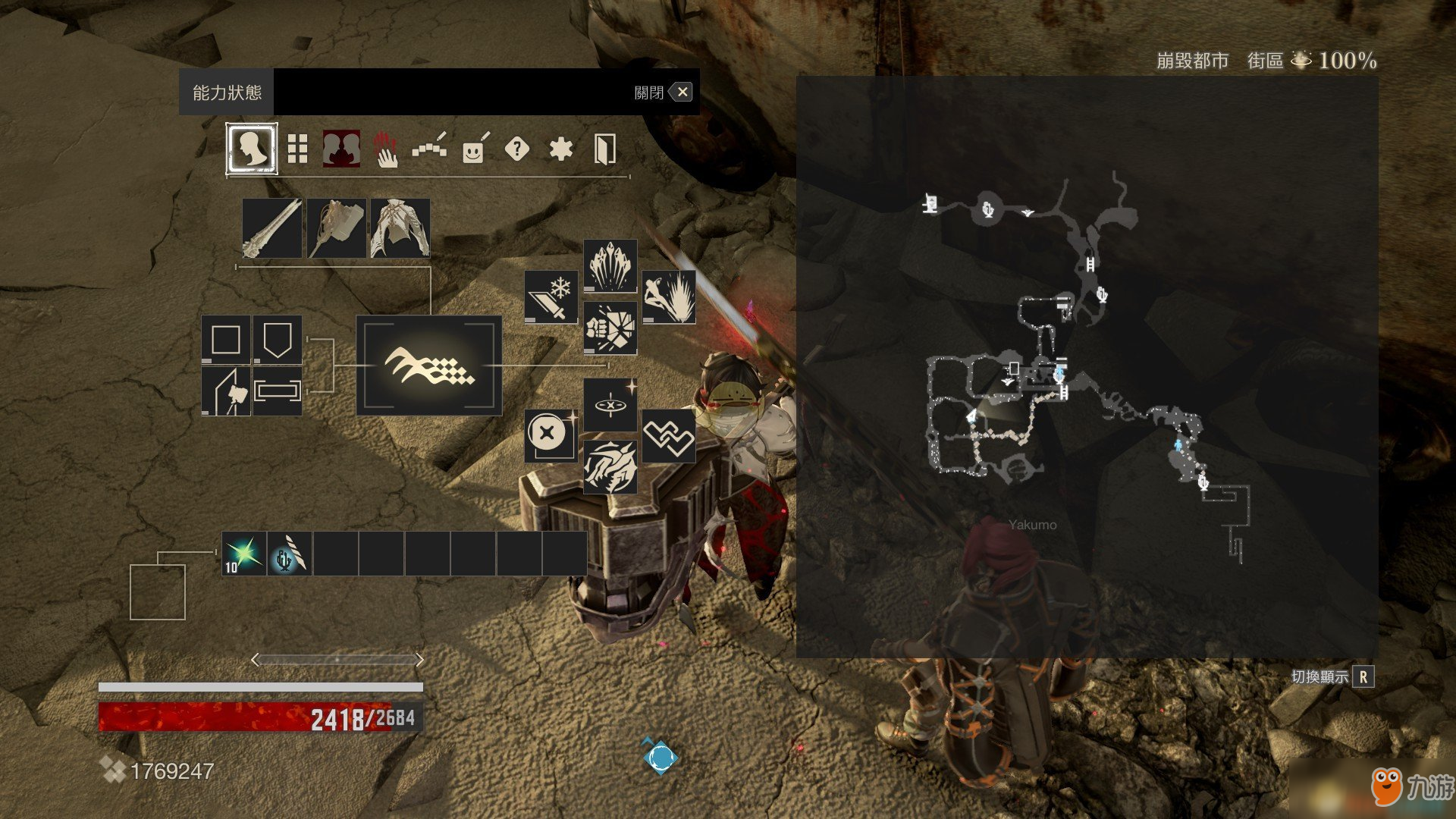Select the second weapon slot
1456x819 pixels.
coord(337,228)
